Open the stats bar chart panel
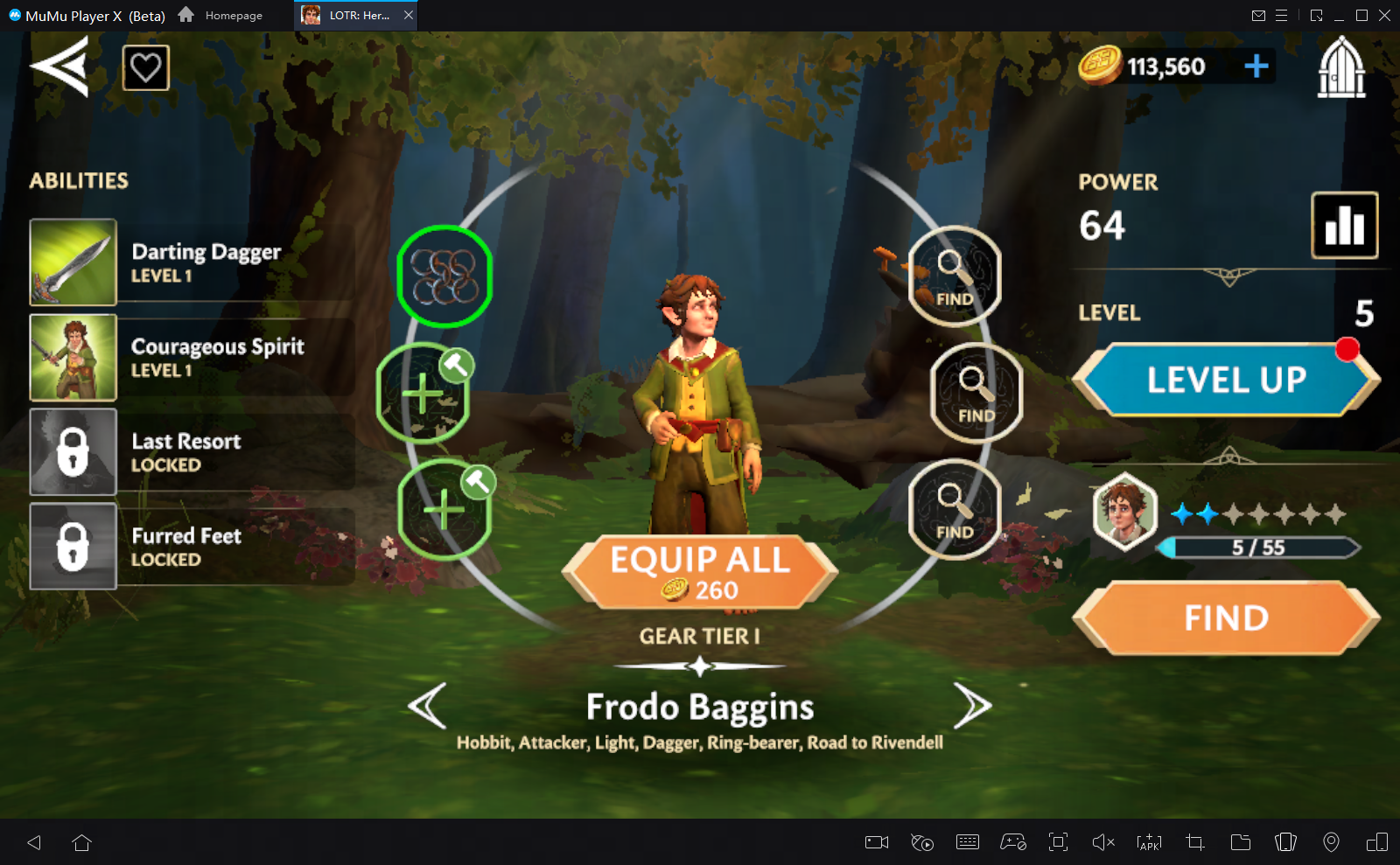This screenshot has height=865, width=1400. (x=1344, y=226)
